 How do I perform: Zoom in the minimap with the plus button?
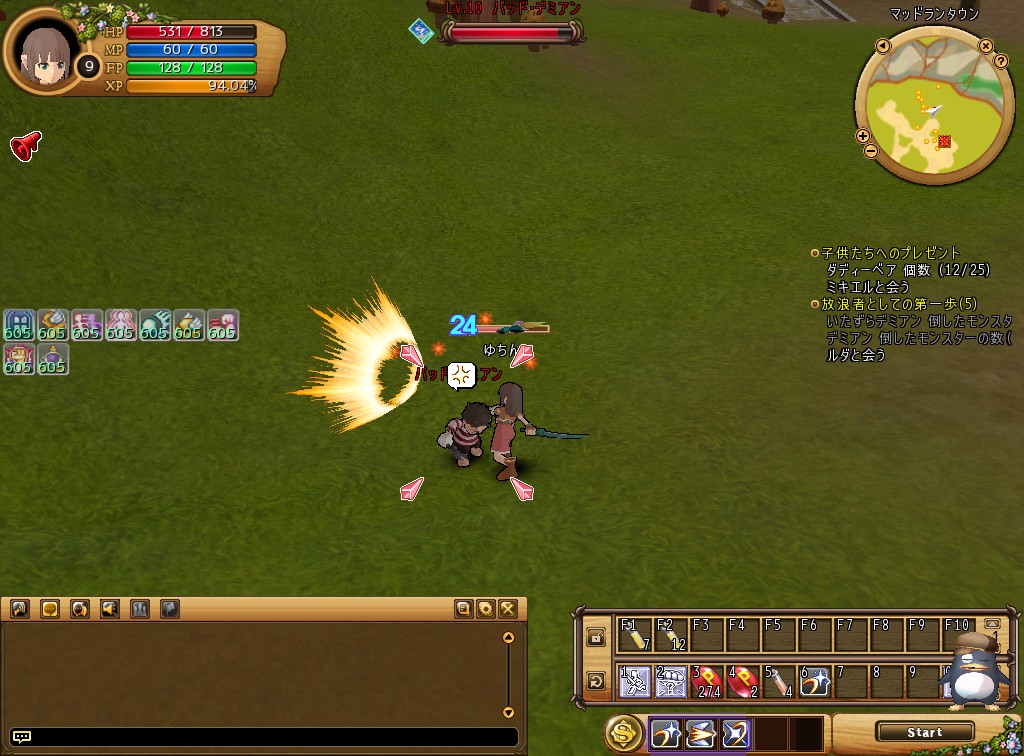pyautogui.click(x=863, y=136)
